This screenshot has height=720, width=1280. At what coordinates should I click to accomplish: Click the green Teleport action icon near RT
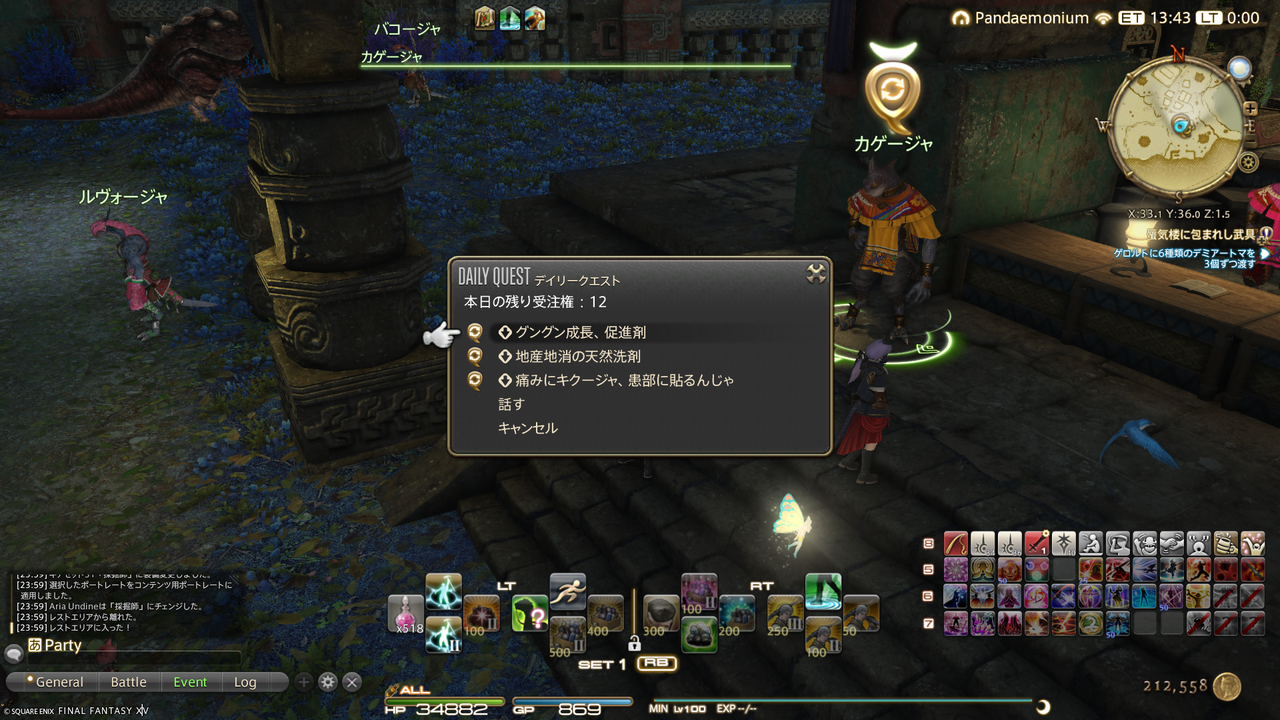pos(822,593)
